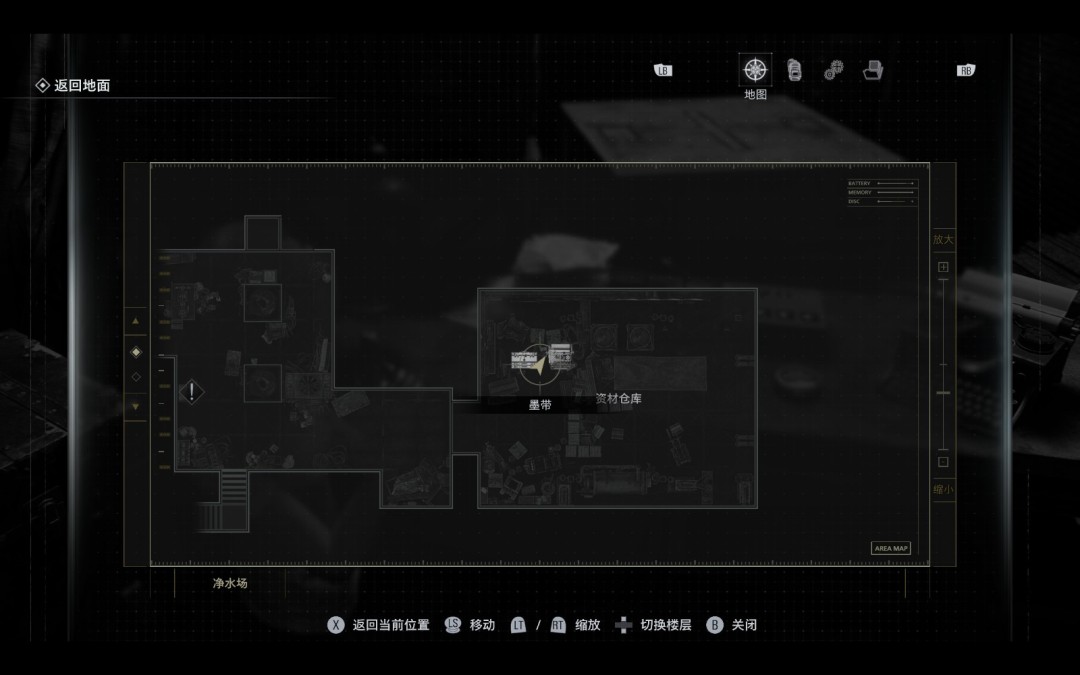Click the exclamation objective marker on map
This screenshot has width=1080, height=675.
(x=191, y=392)
